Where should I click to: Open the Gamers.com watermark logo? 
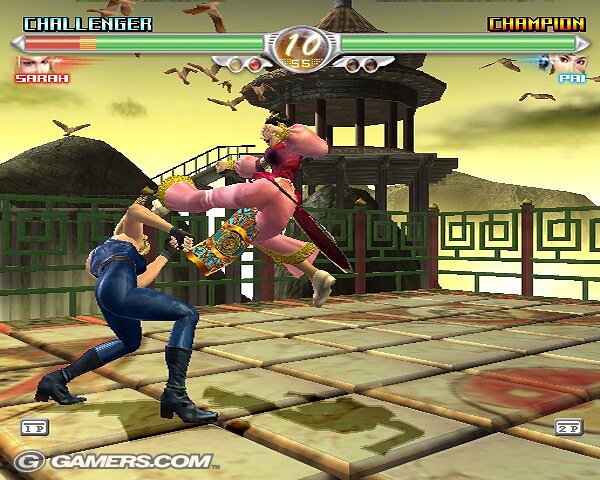(x=112, y=461)
